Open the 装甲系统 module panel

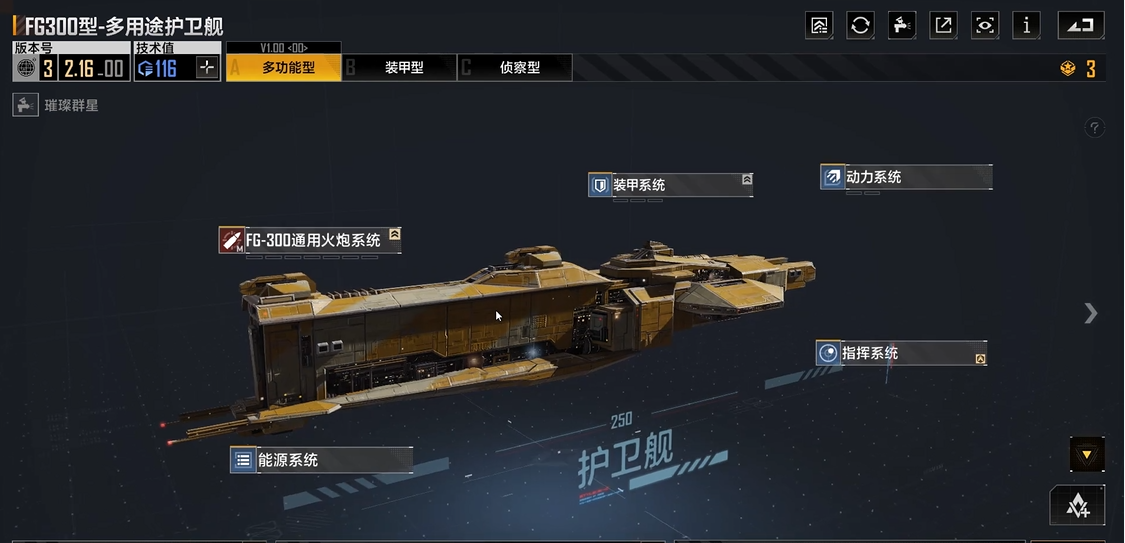pos(669,185)
